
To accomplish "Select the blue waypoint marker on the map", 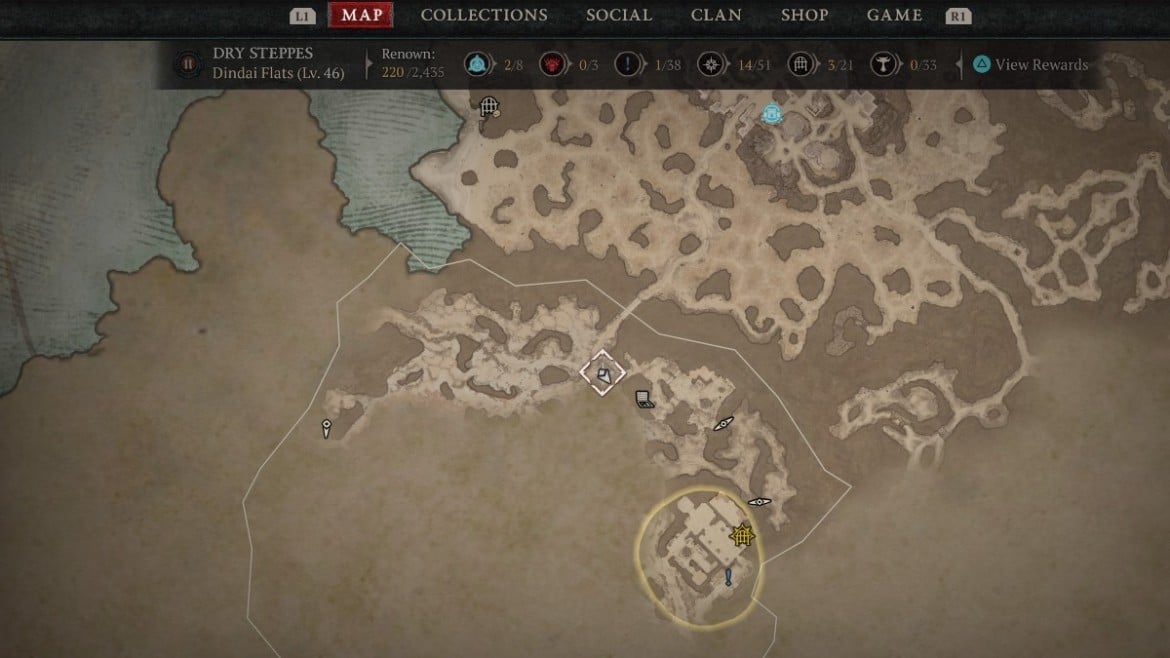I will pyautogui.click(x=771, y=114).
